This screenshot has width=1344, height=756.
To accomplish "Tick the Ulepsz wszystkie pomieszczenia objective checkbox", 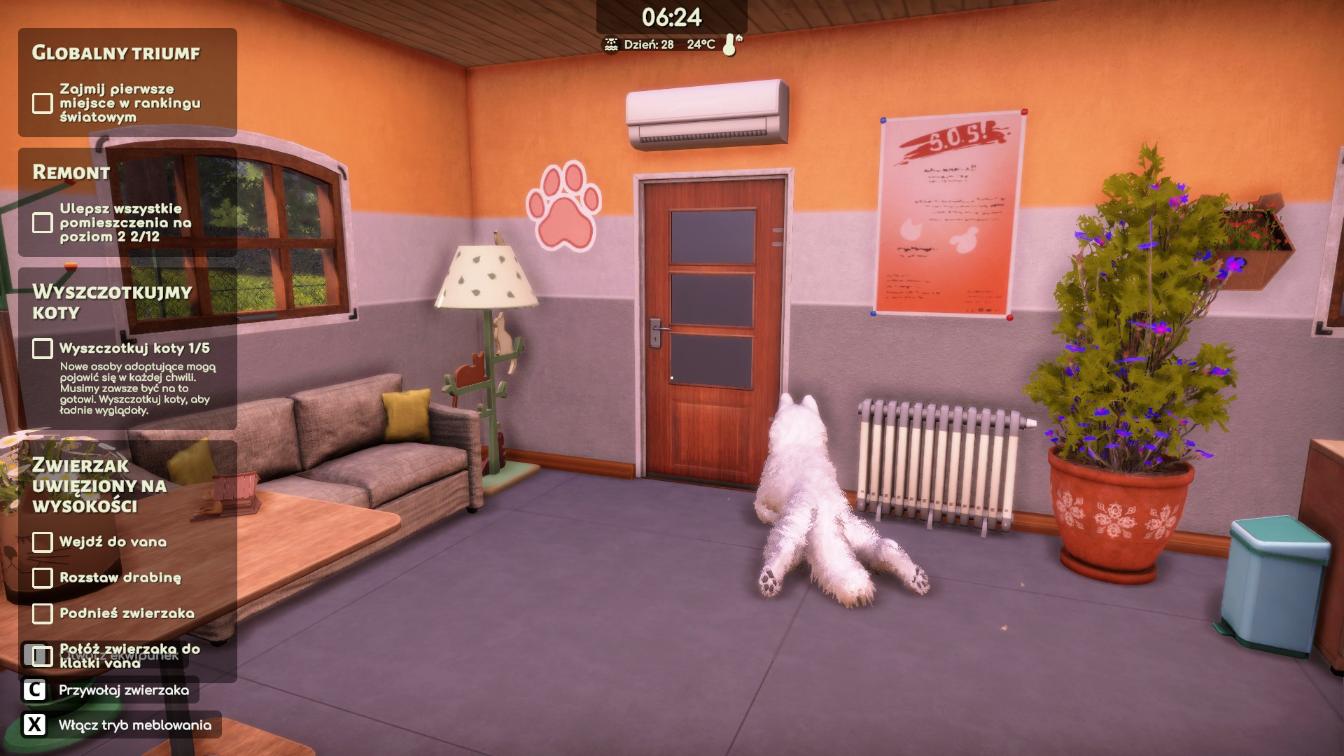I will [42, 222].
